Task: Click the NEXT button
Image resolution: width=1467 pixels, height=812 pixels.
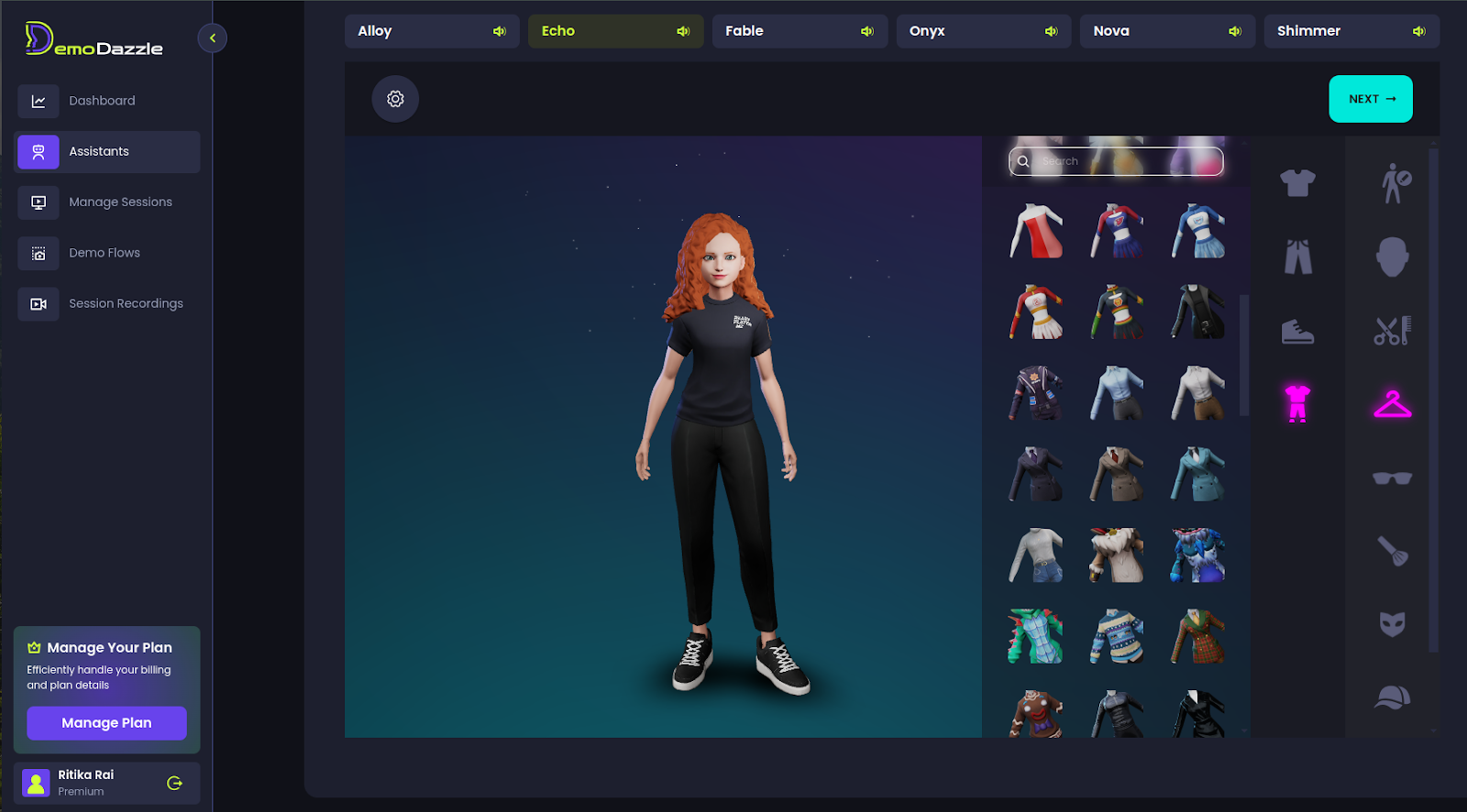Action: pos(1370,98)
